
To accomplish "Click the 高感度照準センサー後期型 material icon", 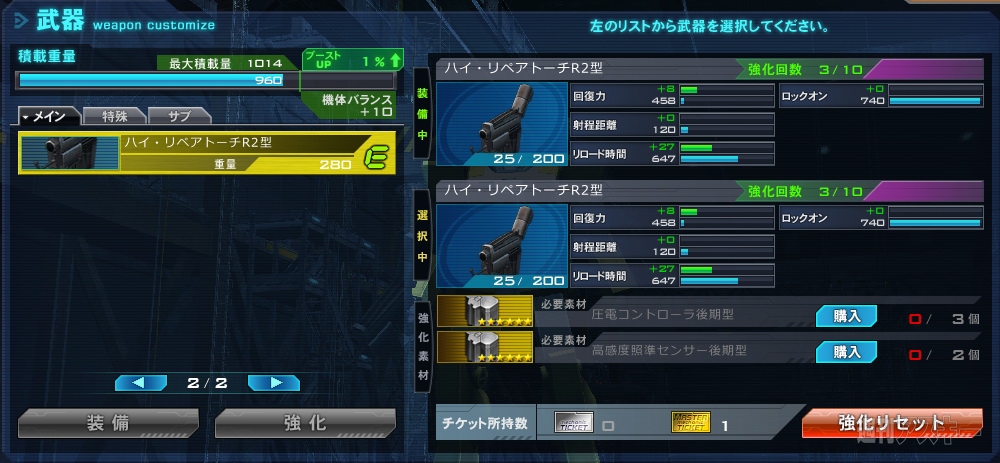I will pos(485,347).
